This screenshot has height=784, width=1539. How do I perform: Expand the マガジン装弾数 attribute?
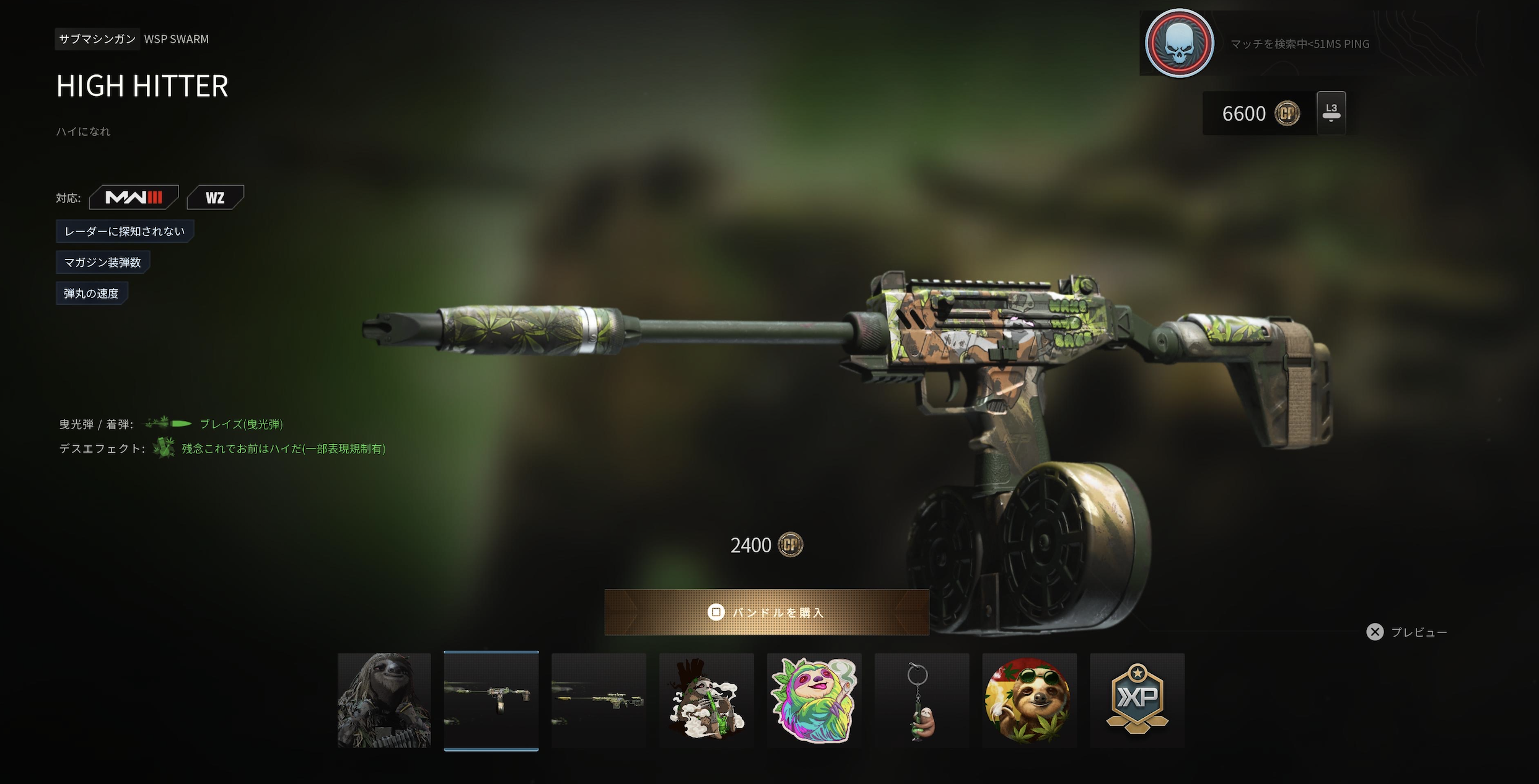[x=103, y=262]
